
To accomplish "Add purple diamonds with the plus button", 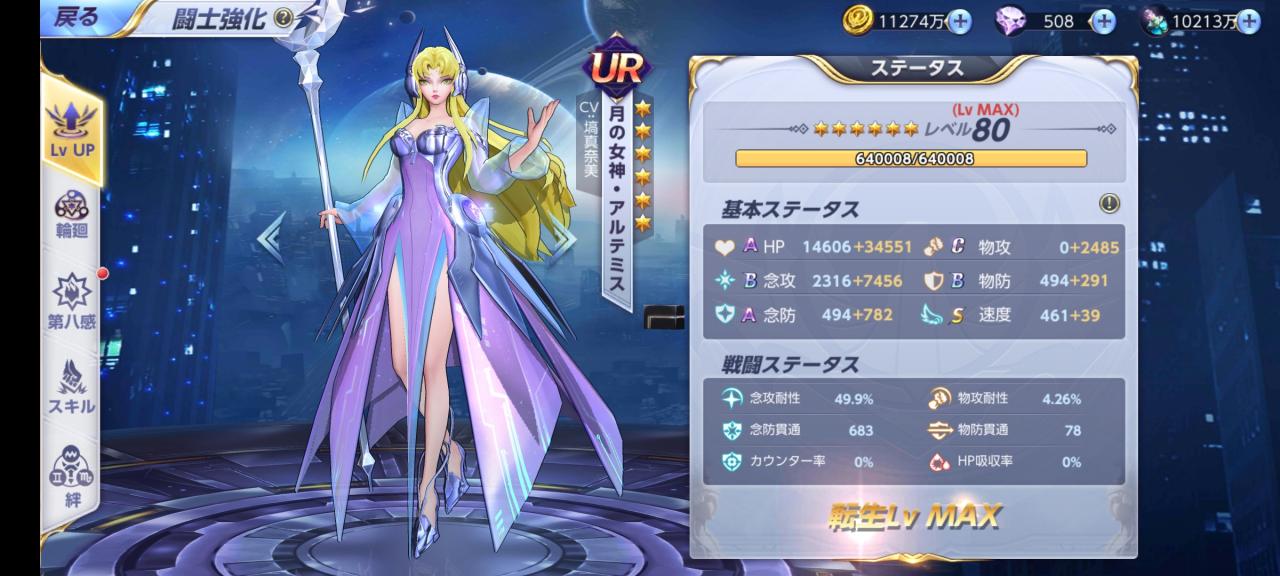I will (x=1102, y=21).
